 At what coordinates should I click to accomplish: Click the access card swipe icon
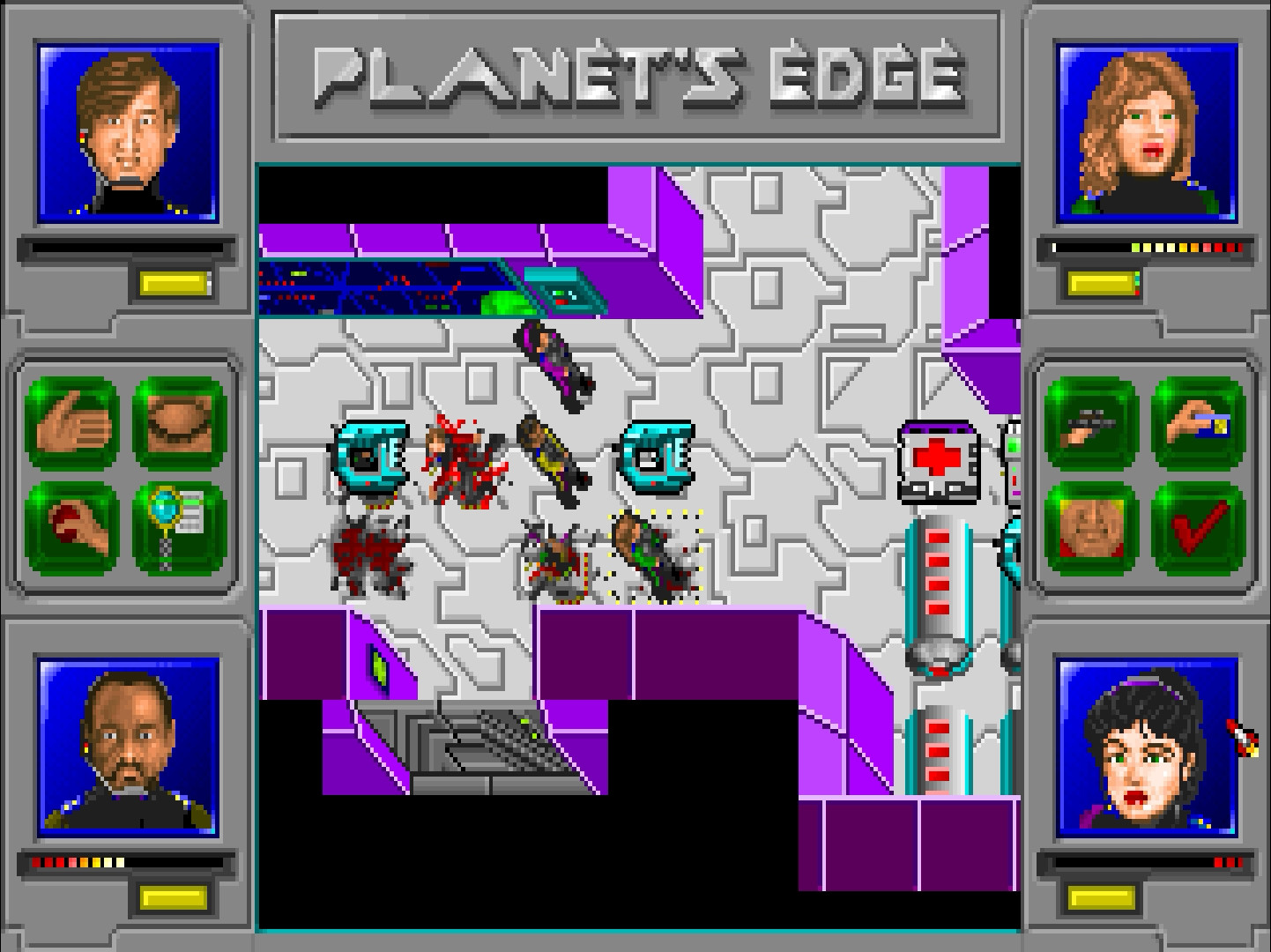click(1199, 423)
